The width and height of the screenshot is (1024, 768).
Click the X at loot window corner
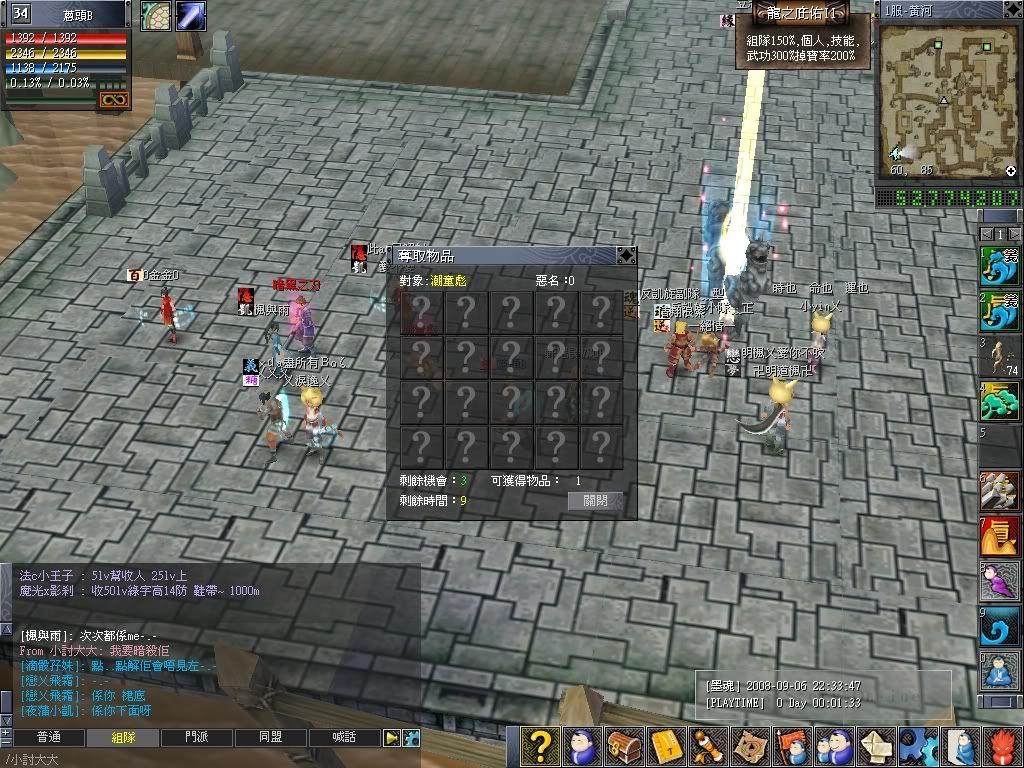point(626,255)
